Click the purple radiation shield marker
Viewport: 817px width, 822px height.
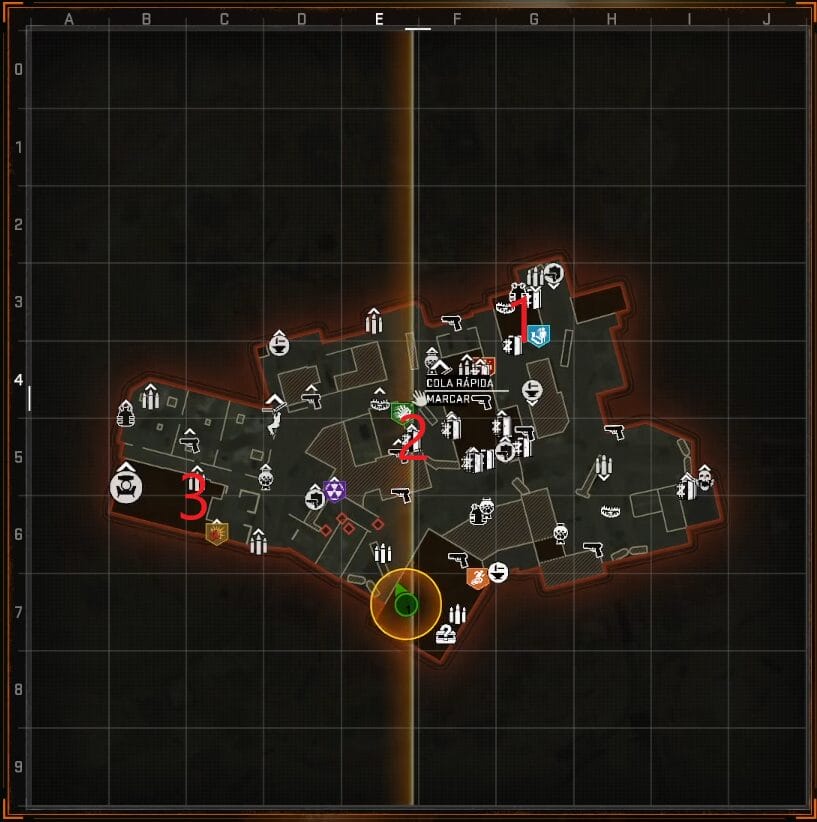point(334,490)
